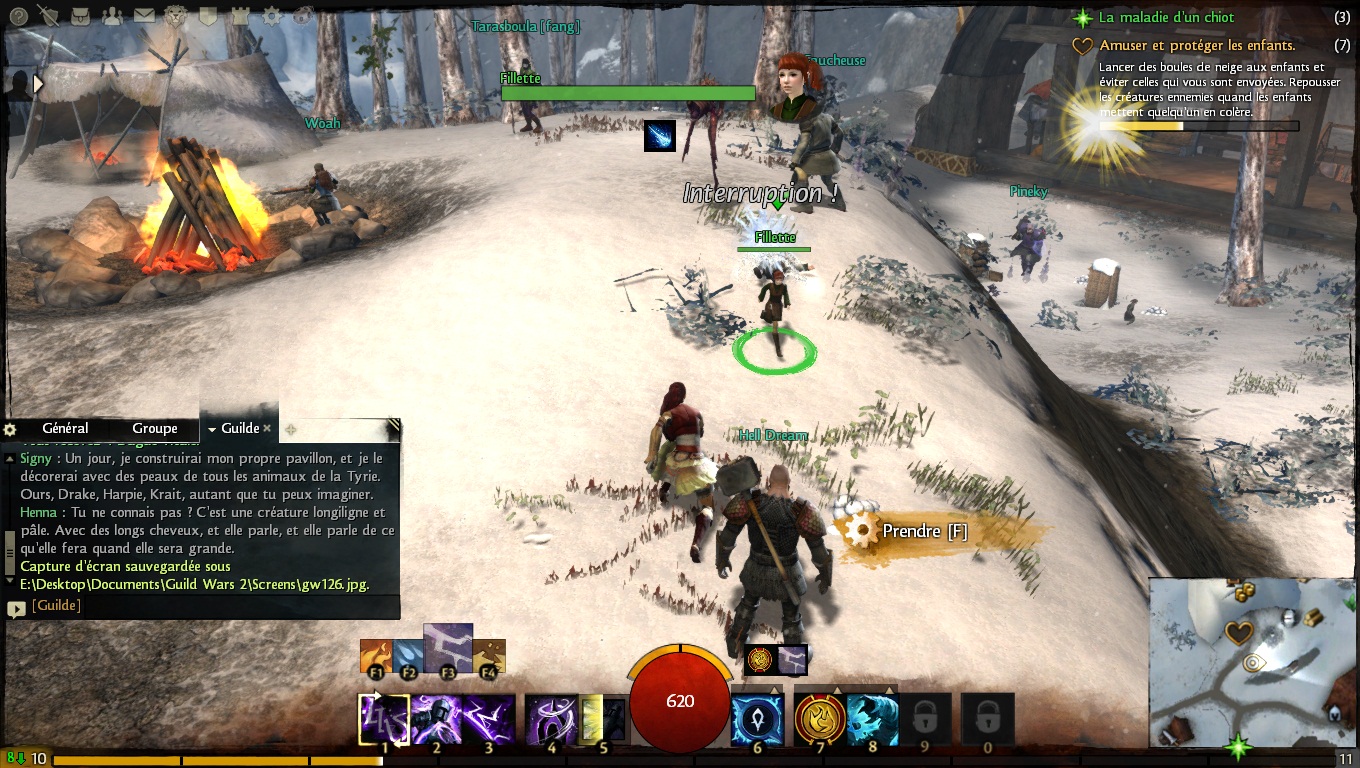
Task: Add a new chat tab
Action: tap(290, 429)
